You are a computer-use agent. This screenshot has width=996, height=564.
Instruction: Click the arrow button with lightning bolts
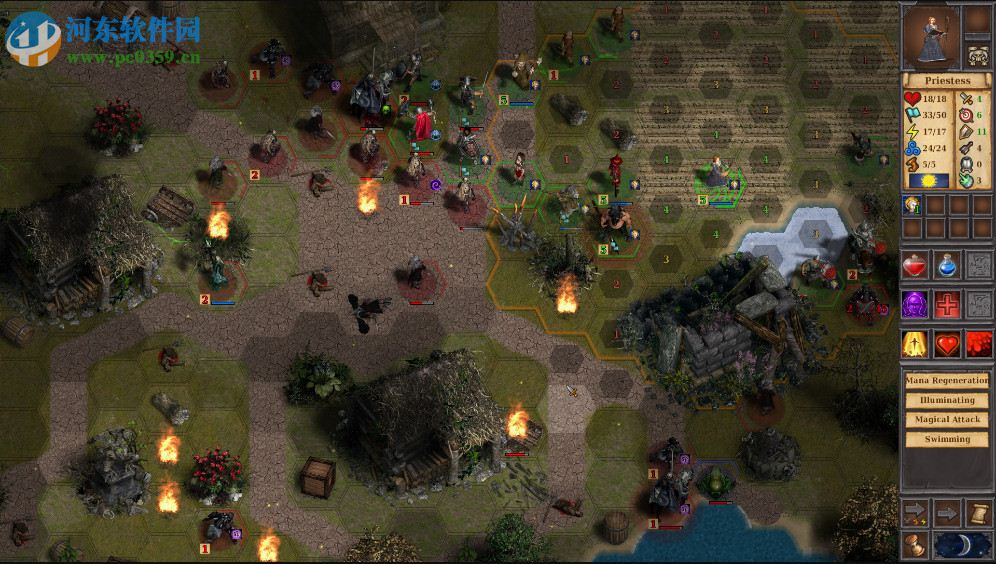tap(916, 513)
